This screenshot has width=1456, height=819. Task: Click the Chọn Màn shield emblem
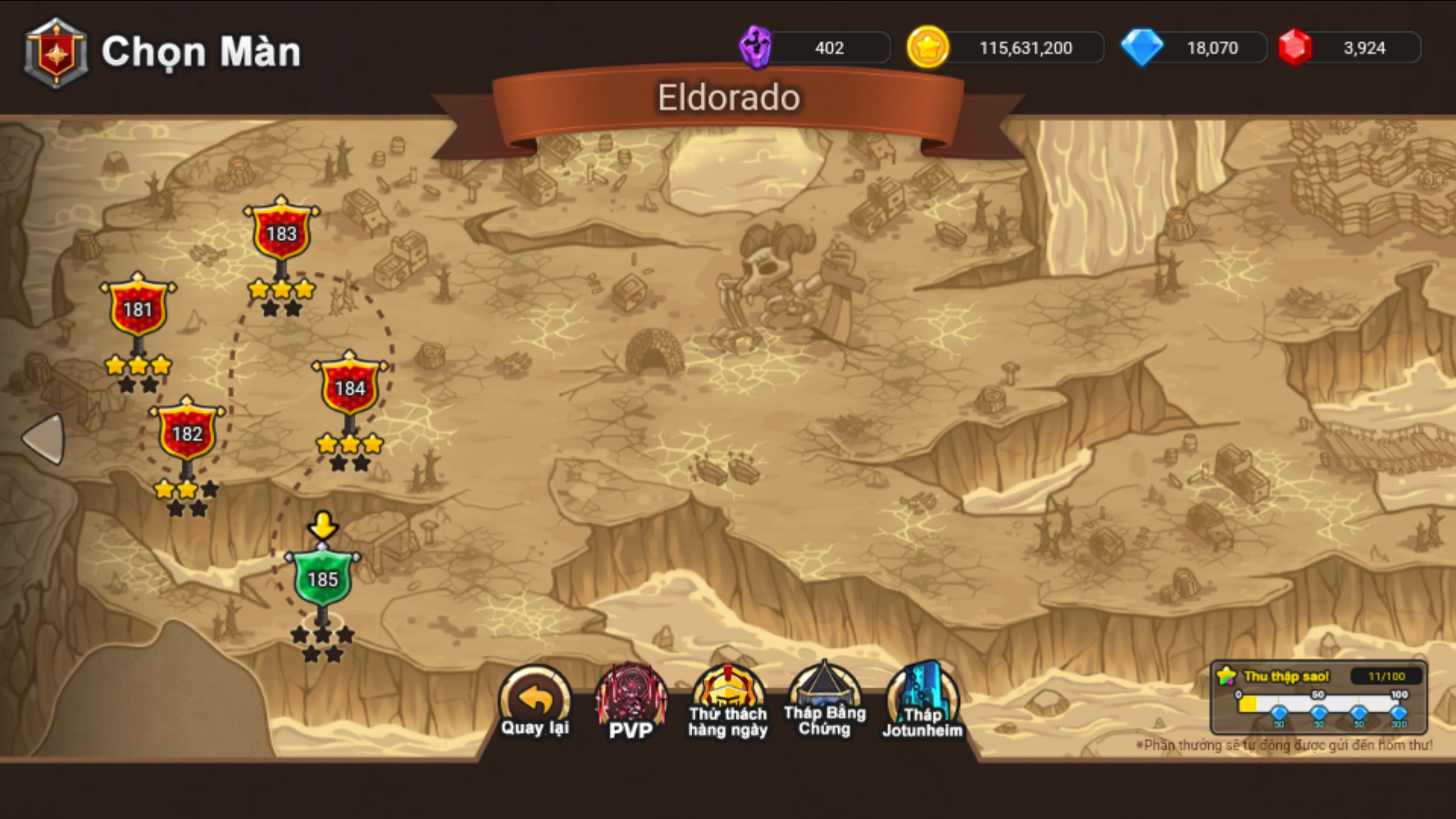point(56,53)
